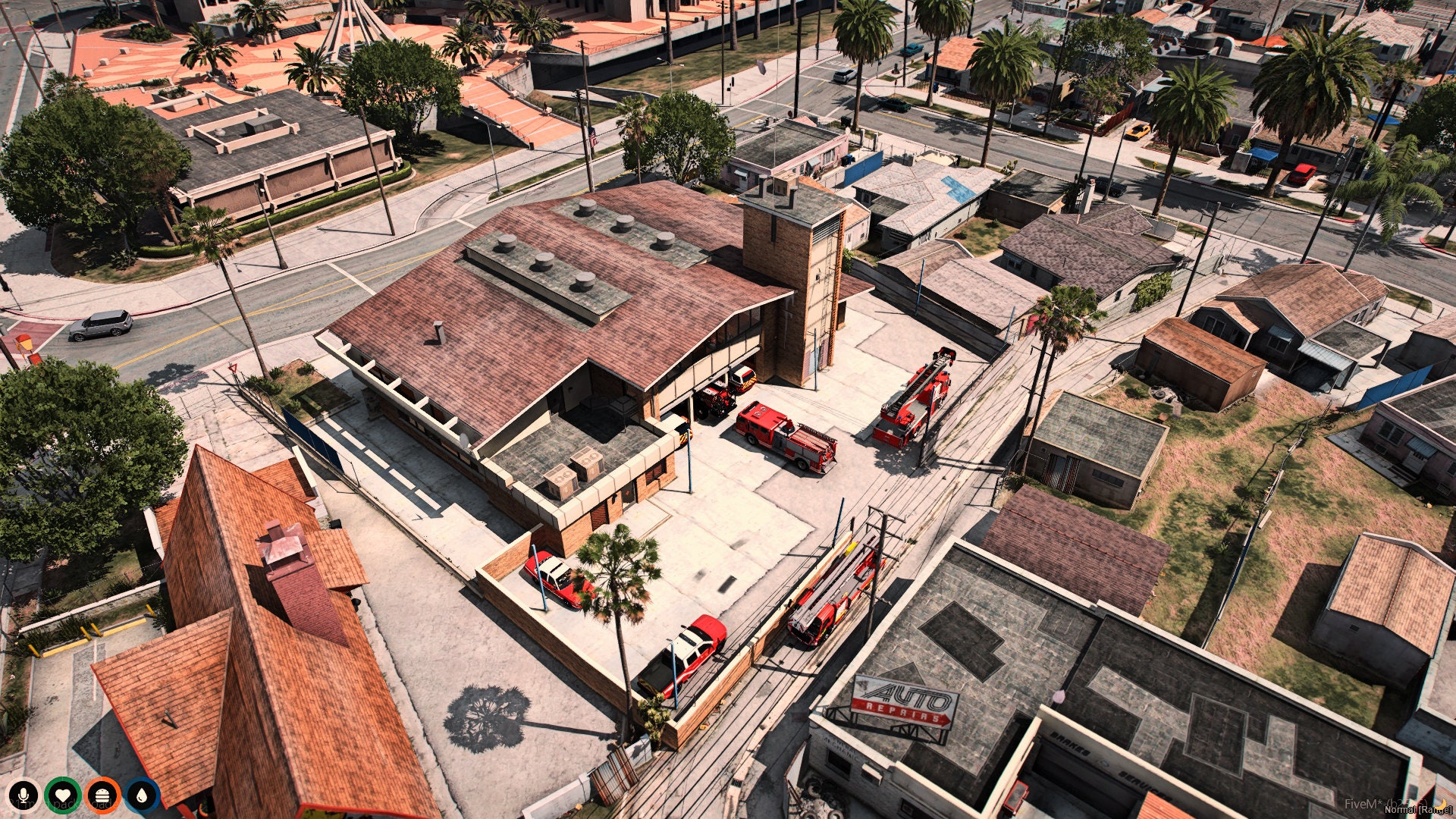Viewport: 1456px width, 819px height.
Task: Select the blue water drop thirst indicator
Action: (140, 795)
